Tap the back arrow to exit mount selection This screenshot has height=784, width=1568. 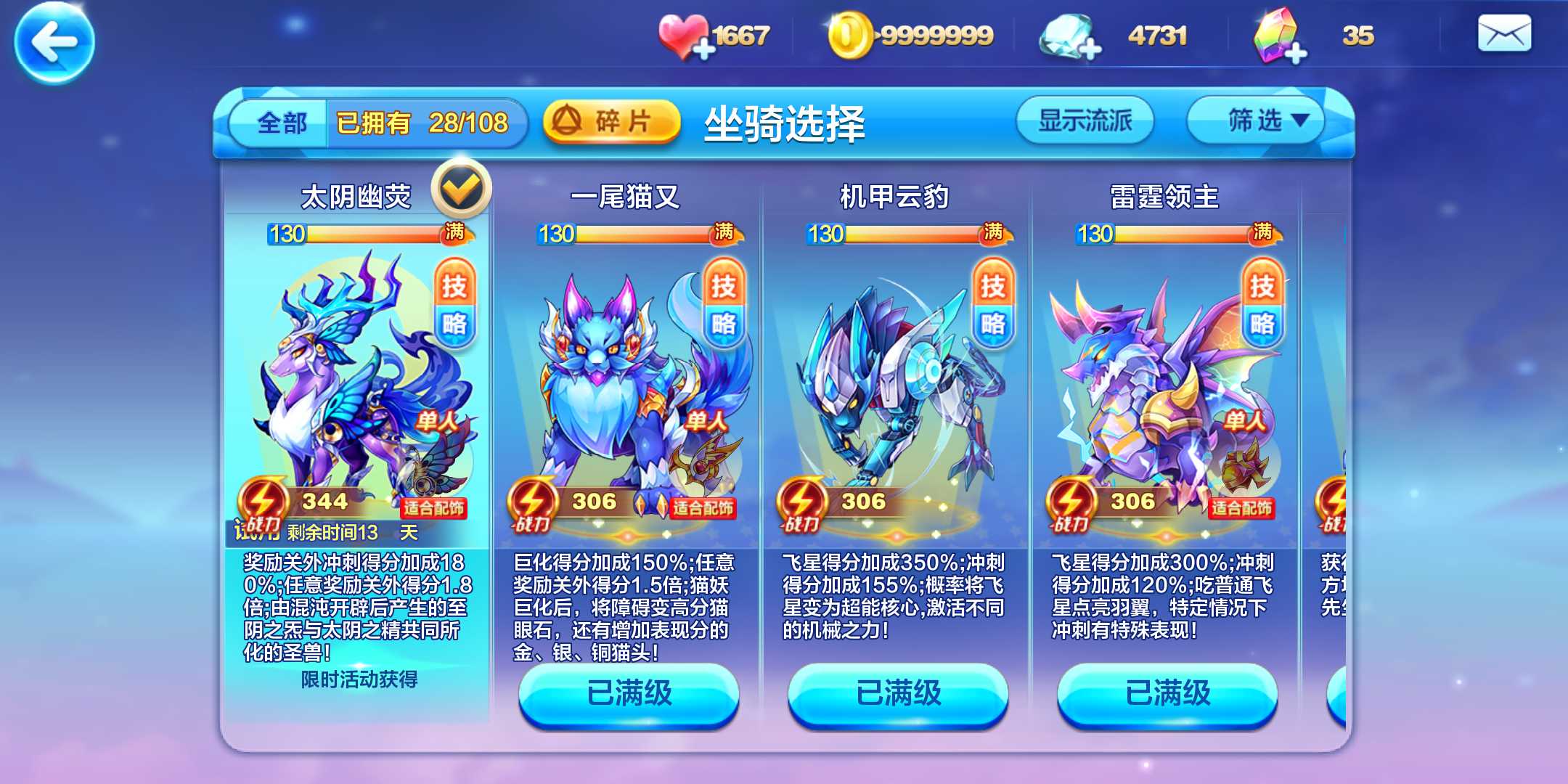tap(56, 44)
